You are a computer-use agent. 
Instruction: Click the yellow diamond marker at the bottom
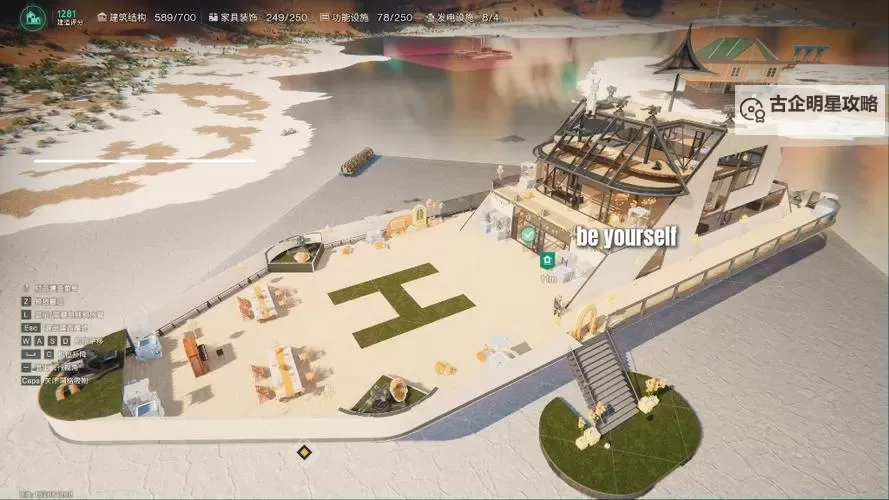(304, 453)
